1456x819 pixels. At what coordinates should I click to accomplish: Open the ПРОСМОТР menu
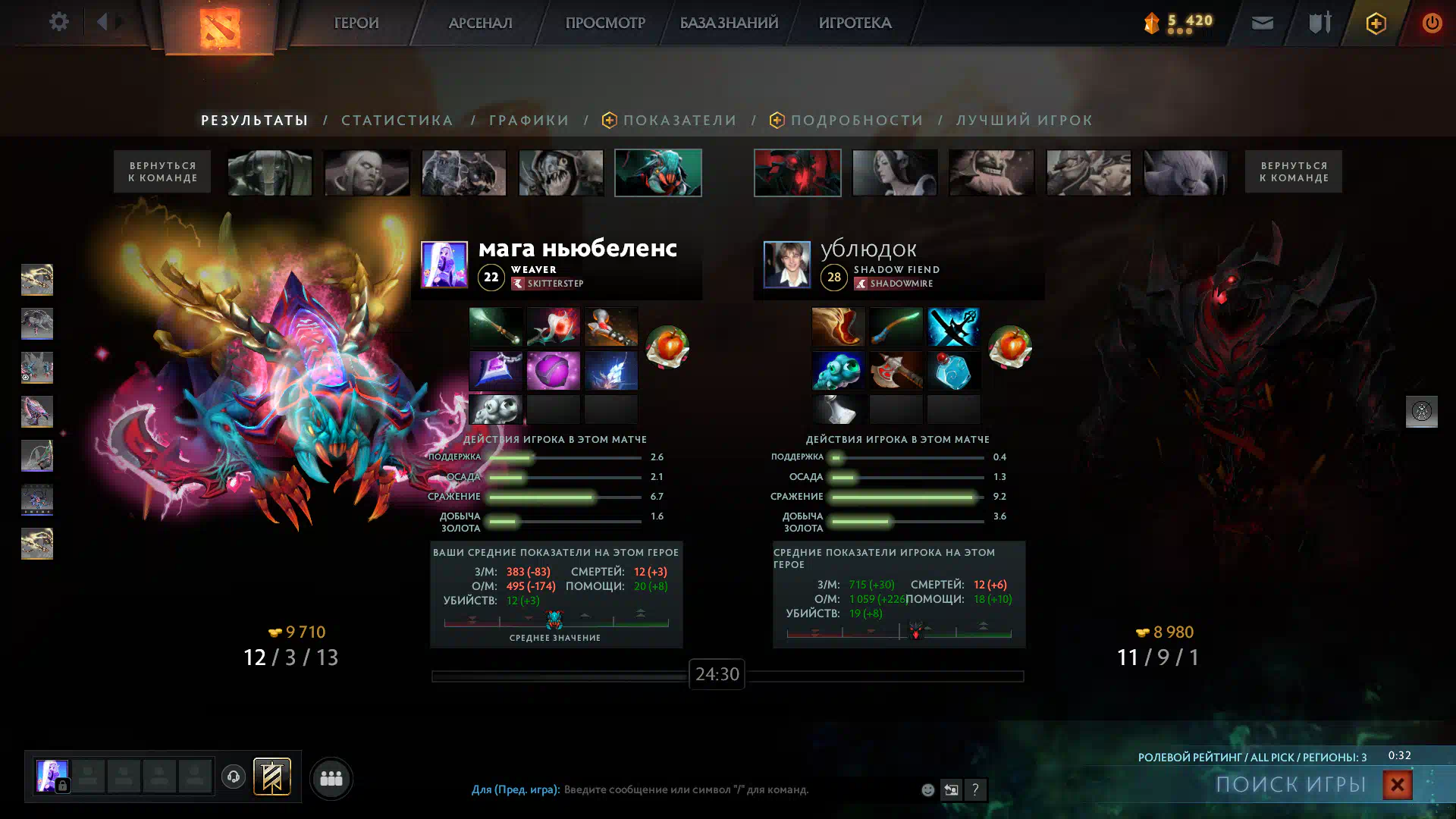coord(605,23)
